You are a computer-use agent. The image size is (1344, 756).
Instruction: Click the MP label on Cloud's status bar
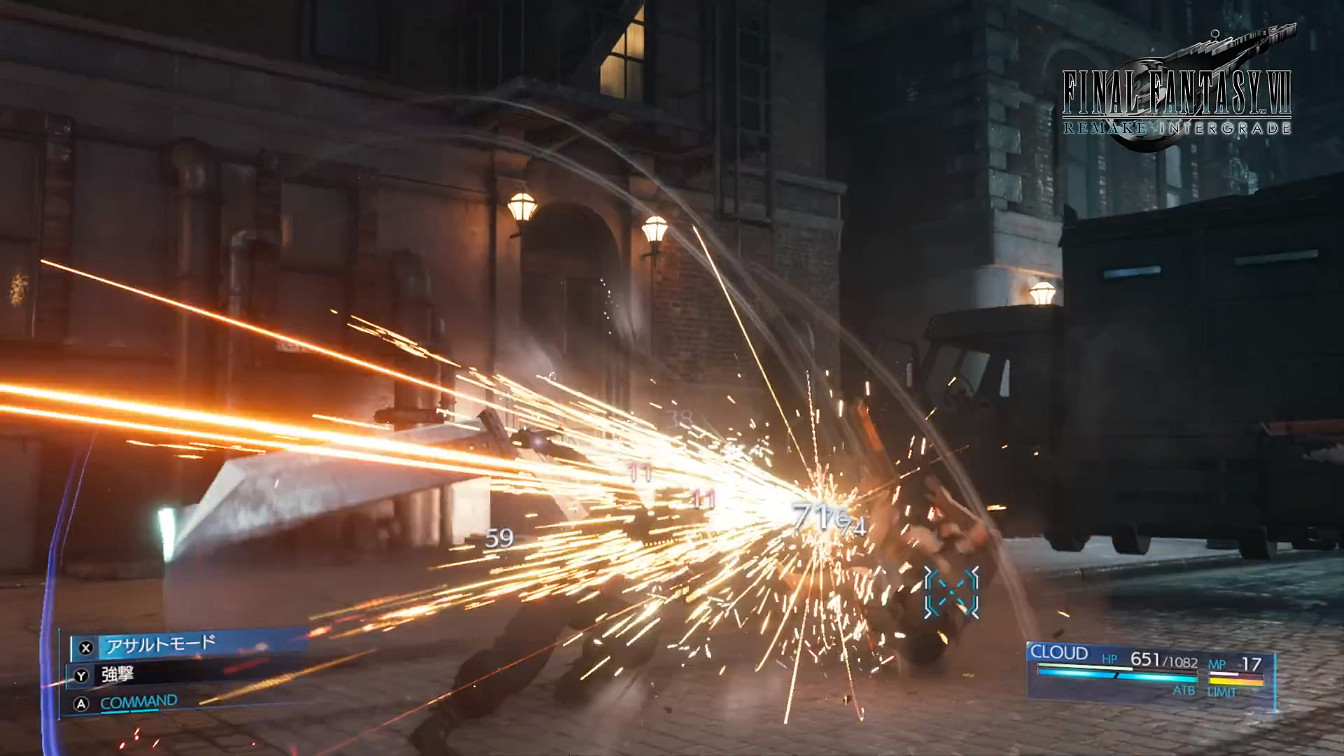click(1219, 663)
